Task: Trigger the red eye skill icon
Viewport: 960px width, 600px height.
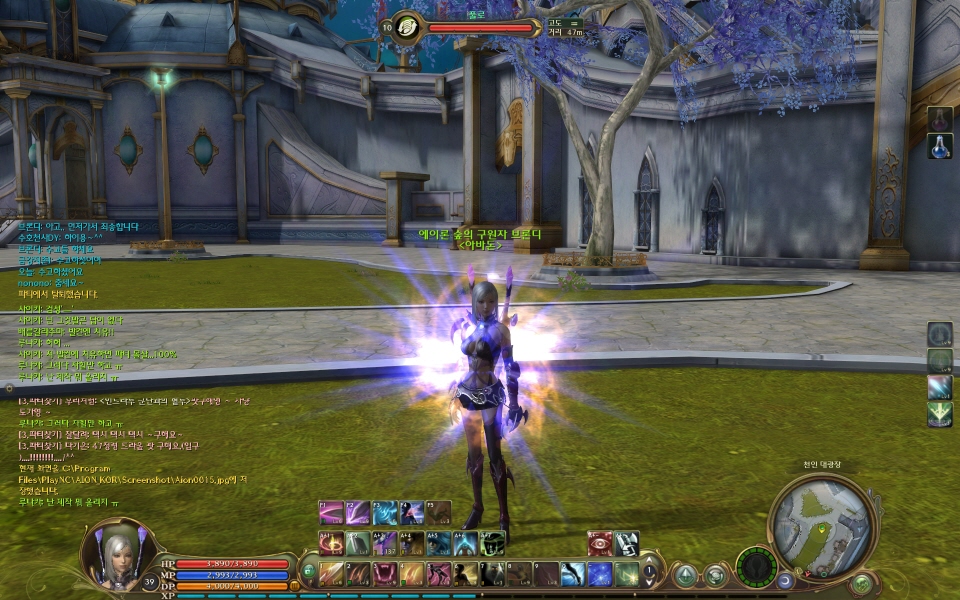Action: pyautogui.click(x=599, y=542)
